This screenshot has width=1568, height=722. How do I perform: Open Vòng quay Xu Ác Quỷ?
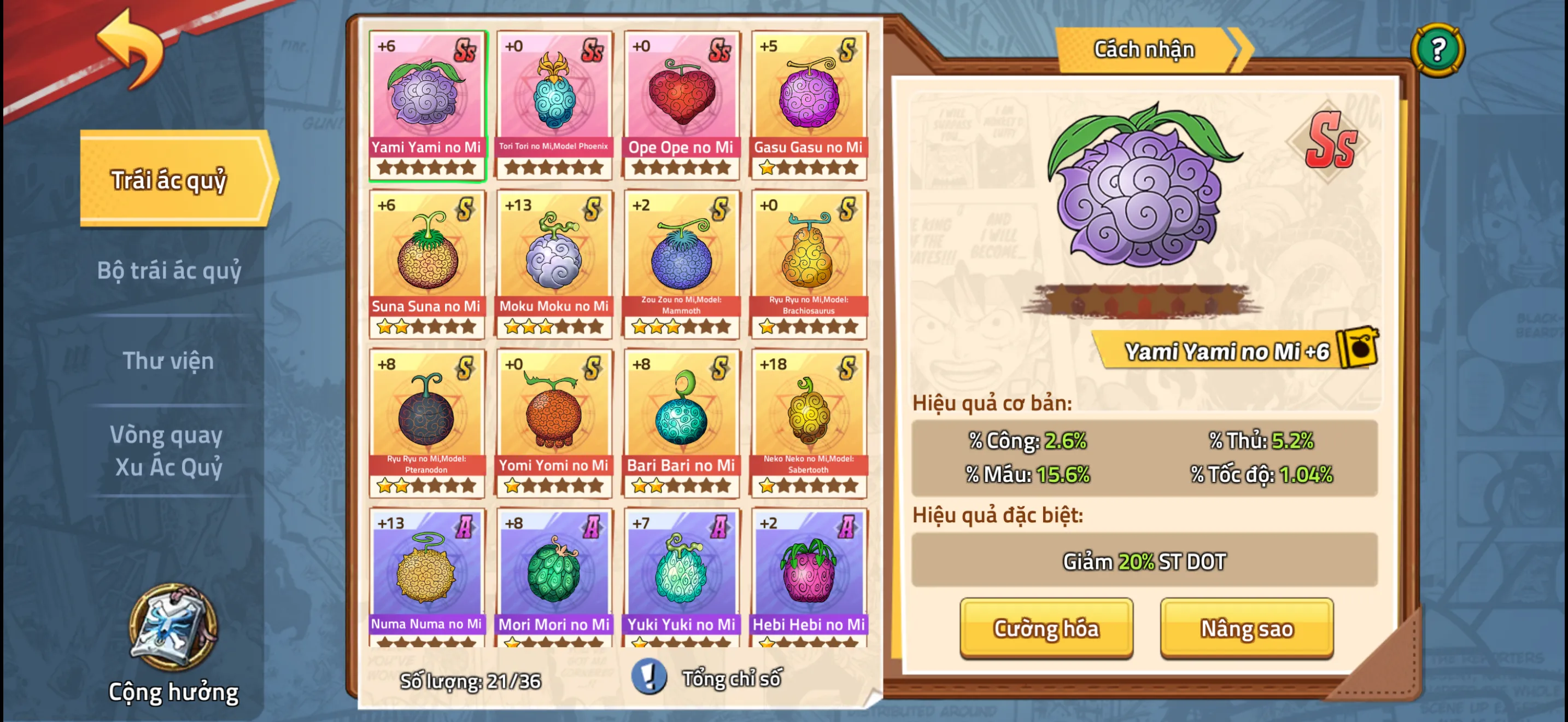click(168, 451)
